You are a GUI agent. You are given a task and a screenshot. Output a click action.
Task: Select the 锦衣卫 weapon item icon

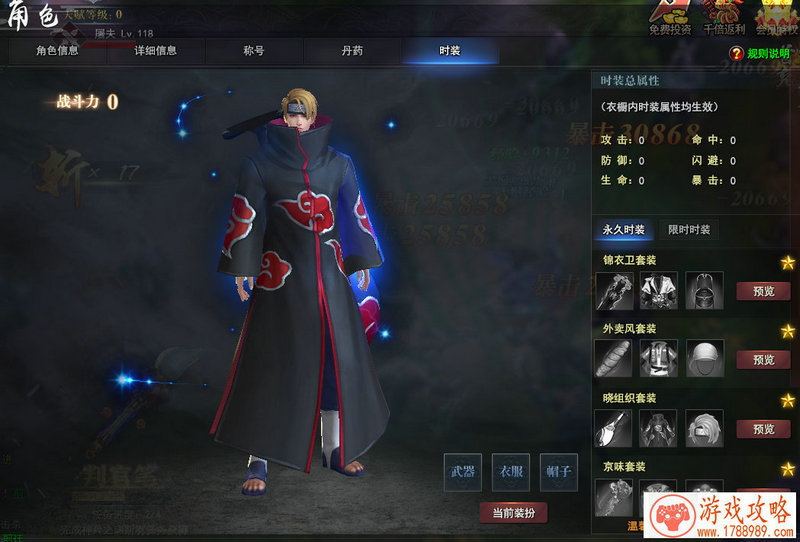pos(614,290)
